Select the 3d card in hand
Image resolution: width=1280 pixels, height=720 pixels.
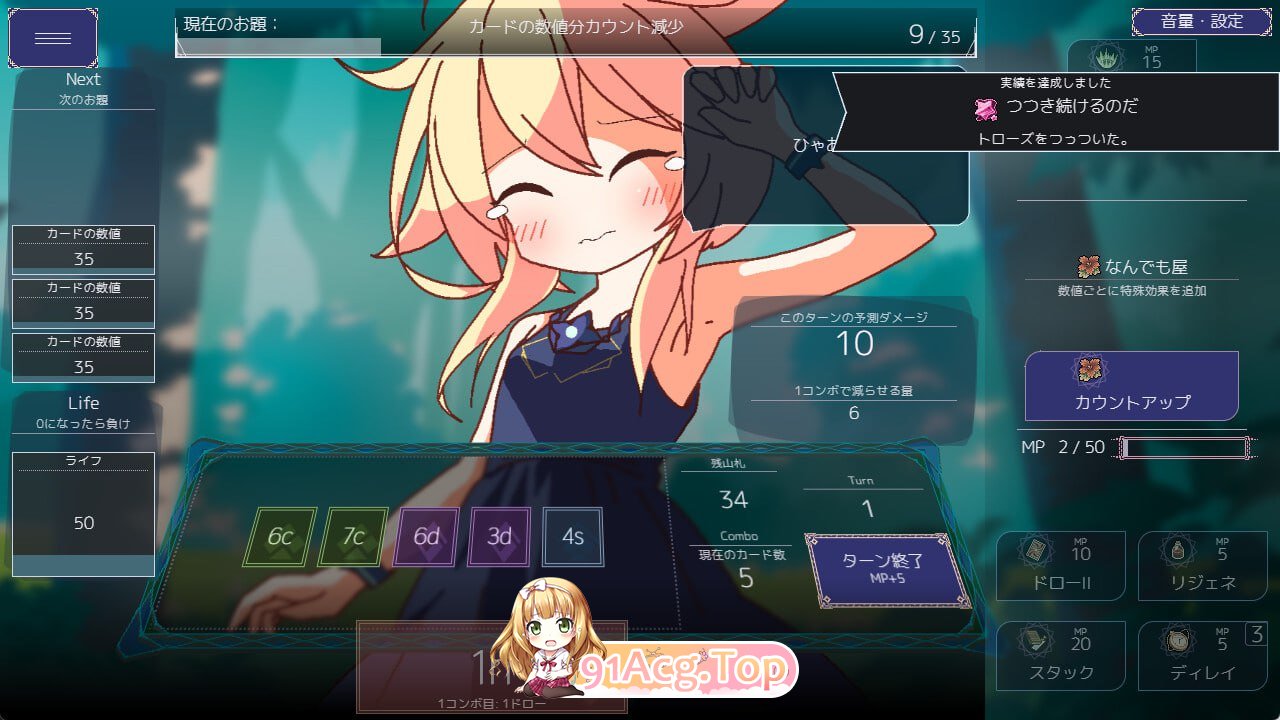(499, 536)
